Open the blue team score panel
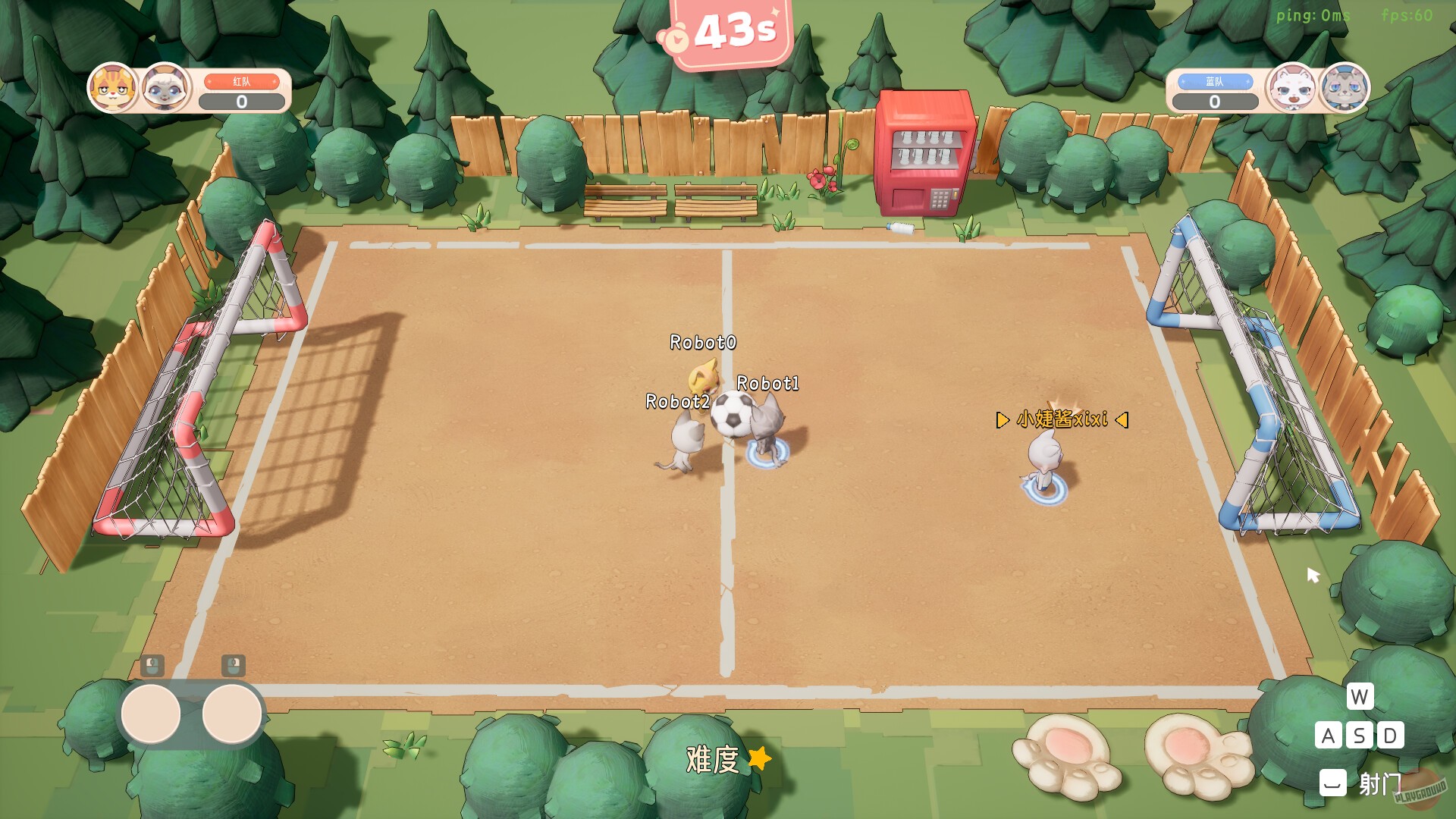This screenshot has height=819, width=1456. point(1214,101)
